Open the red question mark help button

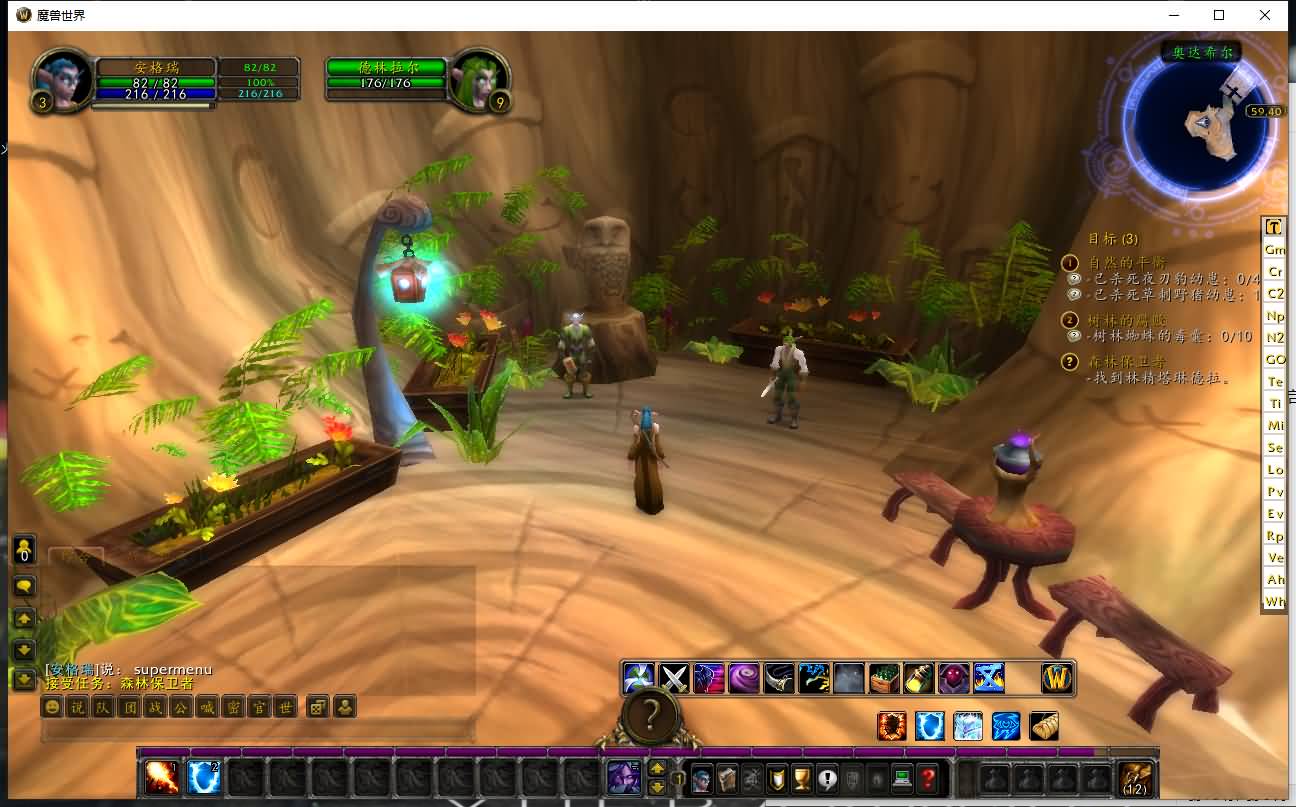click(x=928, y=778)
